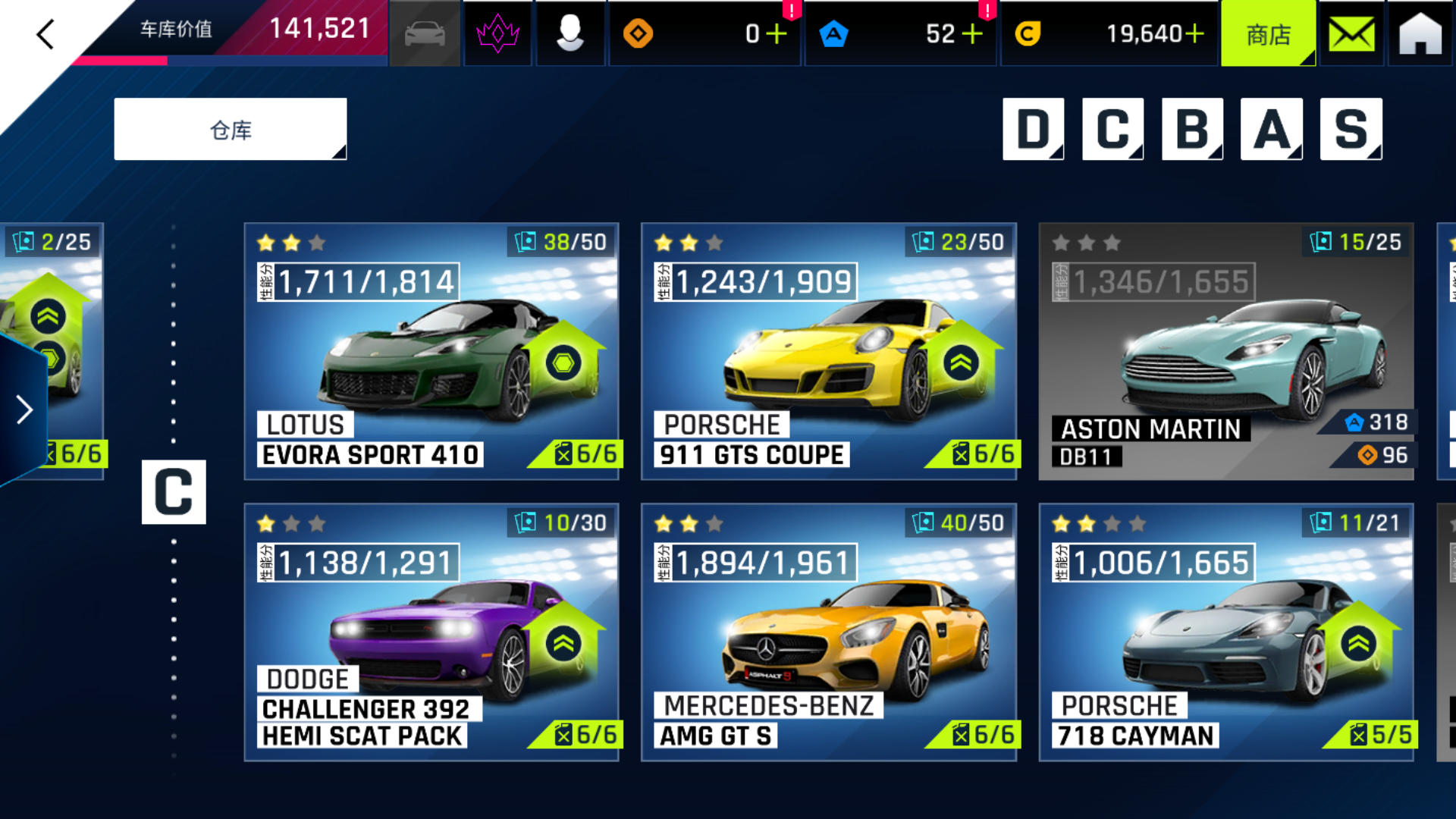Filter cars by class D
This screenshot has width=1456, height=819.
1033,129
